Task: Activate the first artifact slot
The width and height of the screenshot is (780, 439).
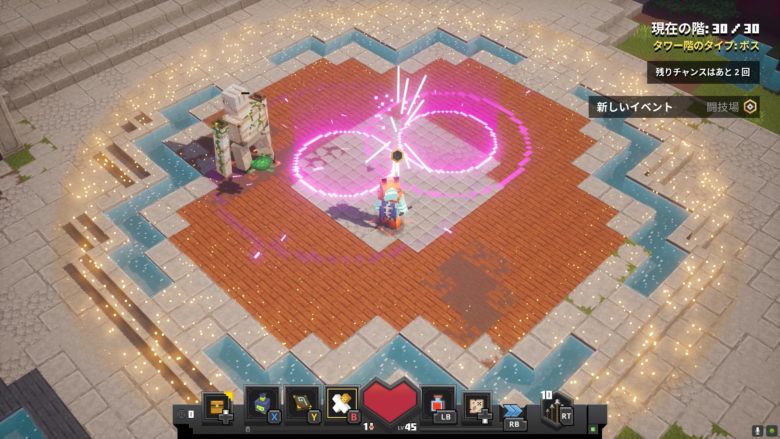Action: click(262, 402)
